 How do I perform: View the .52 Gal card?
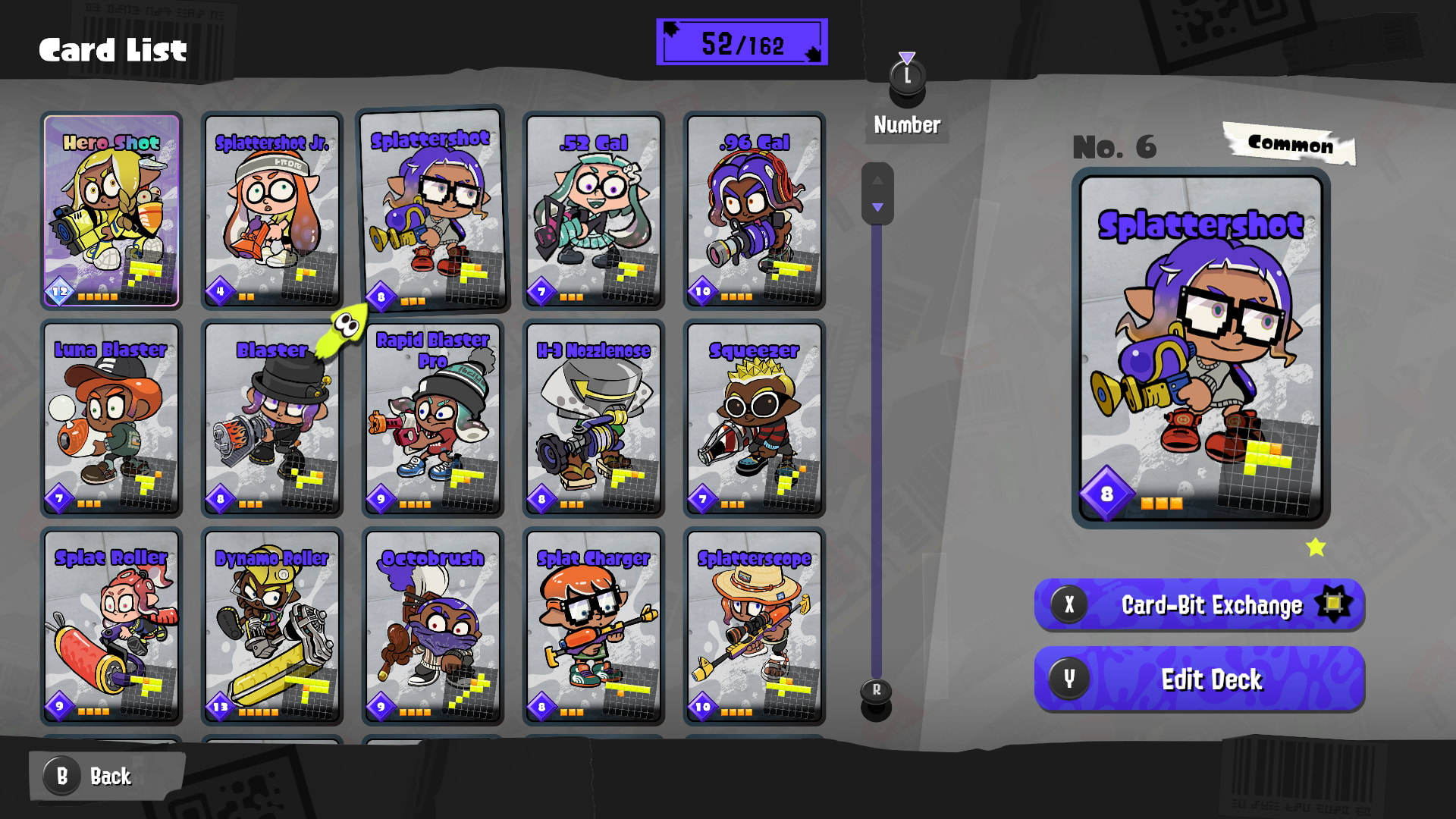[594, 212]
